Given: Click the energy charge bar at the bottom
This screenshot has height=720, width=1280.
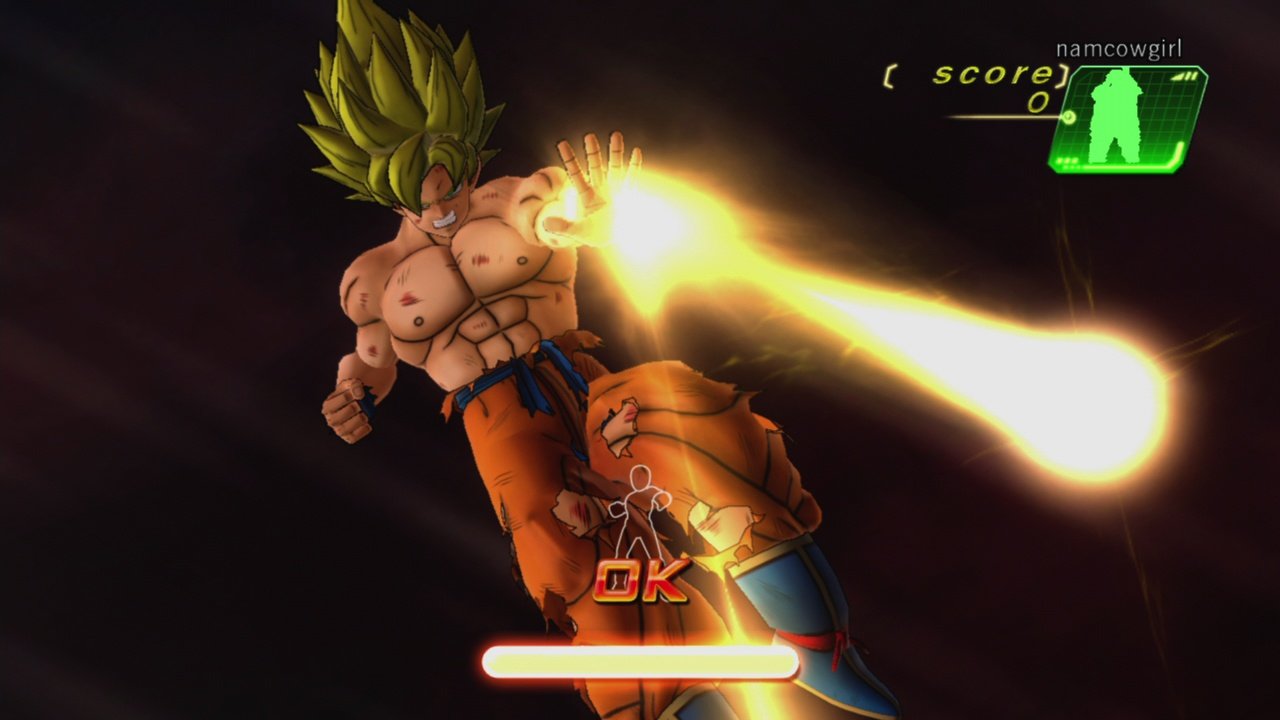Looking at the screenshot, I should coord(640,660).
